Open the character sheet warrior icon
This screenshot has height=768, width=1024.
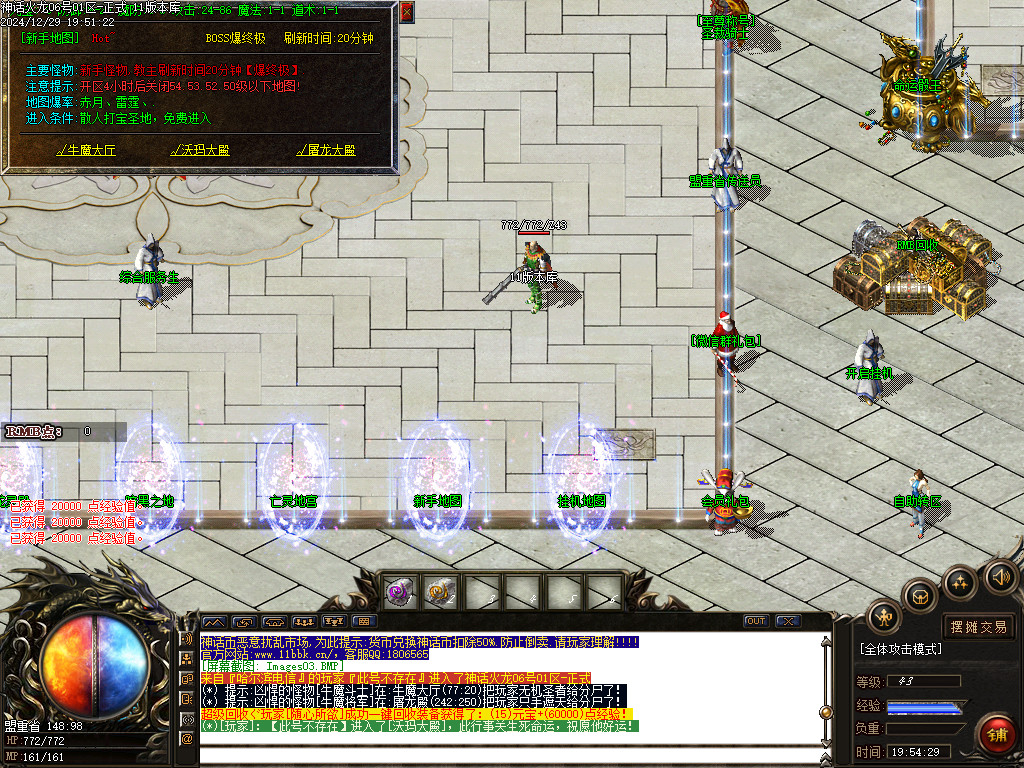884,616
